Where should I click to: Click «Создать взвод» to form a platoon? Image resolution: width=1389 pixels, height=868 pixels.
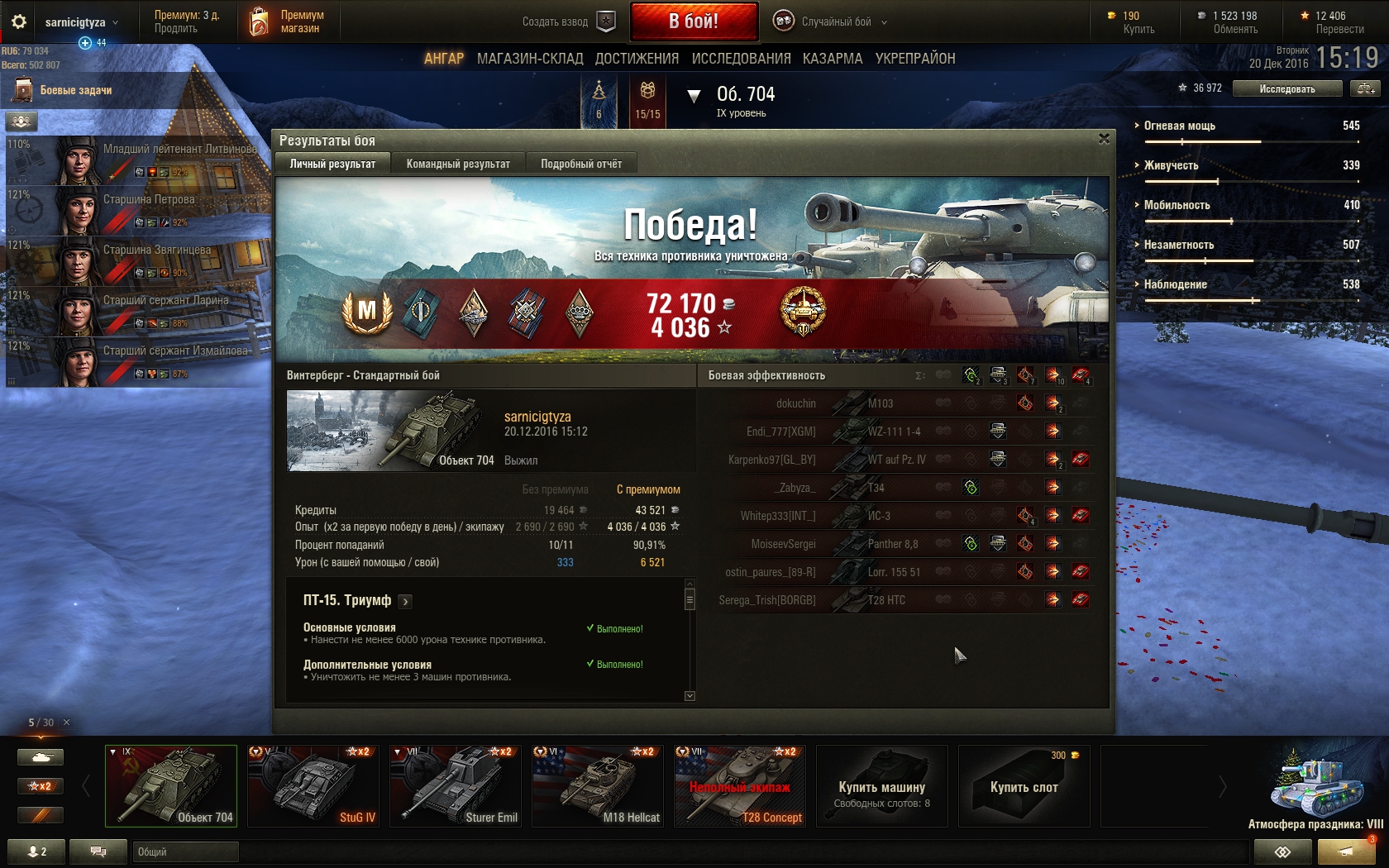(568, 21)
